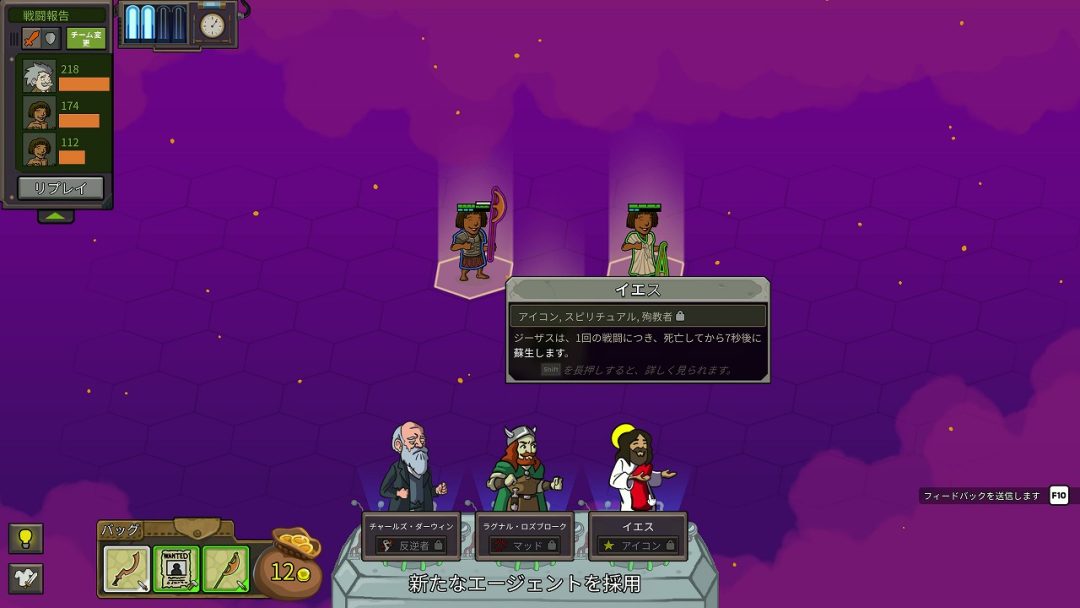Select the axe-staff item in the bag
Viewport: 1080px width, 608px height.
tap(225, 568)
